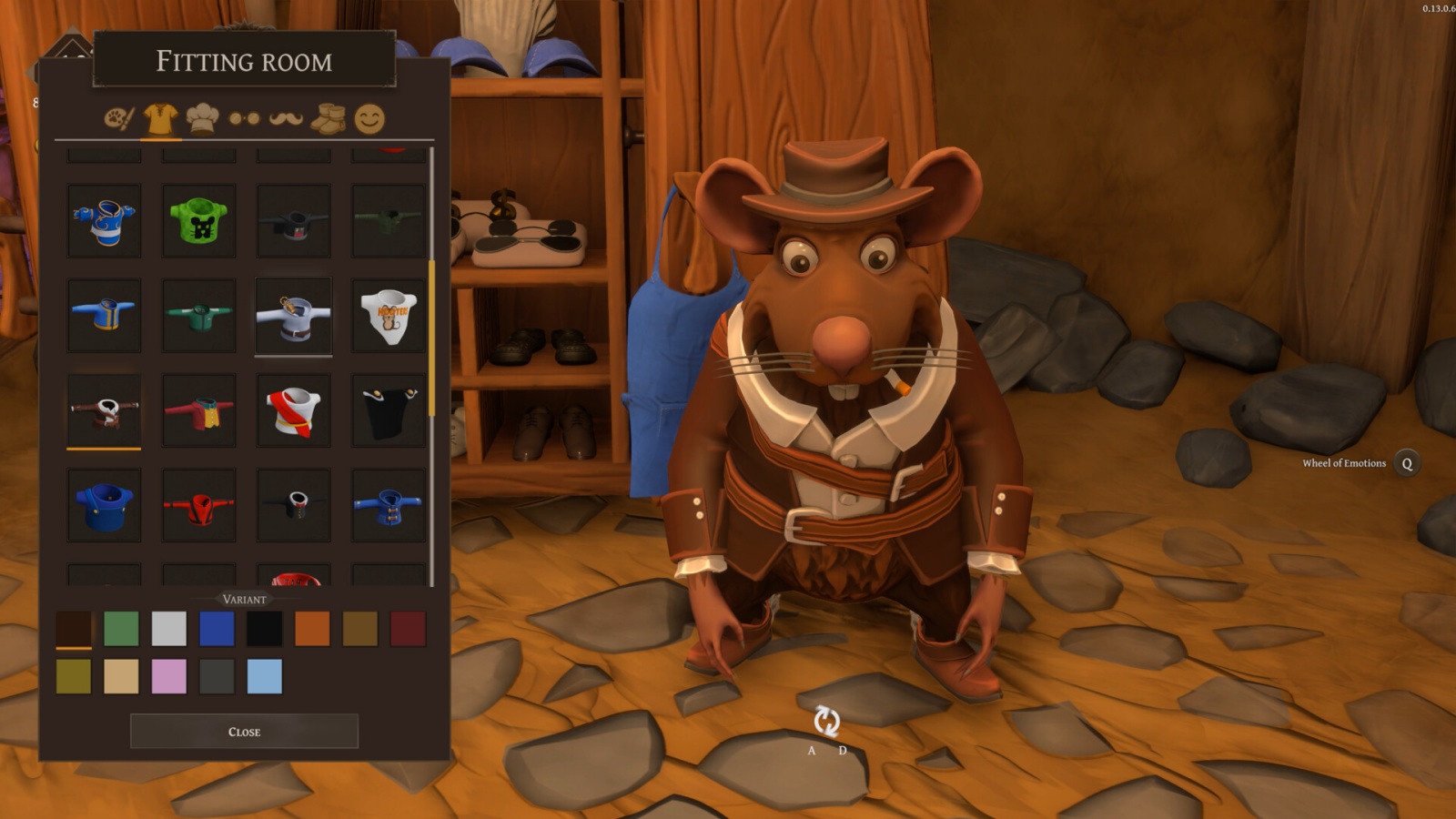Switch to the paw and brush fur tab

(118, 118)
